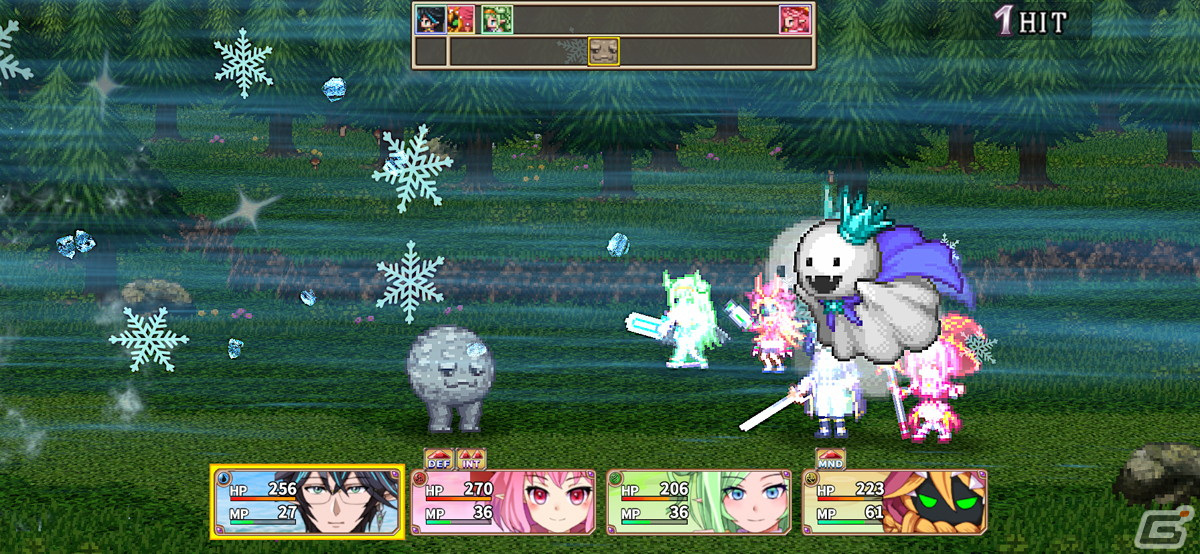Select the green-haired portrait in the turn bar
This screenshot has width=1200, height=554.
(497, 19)
